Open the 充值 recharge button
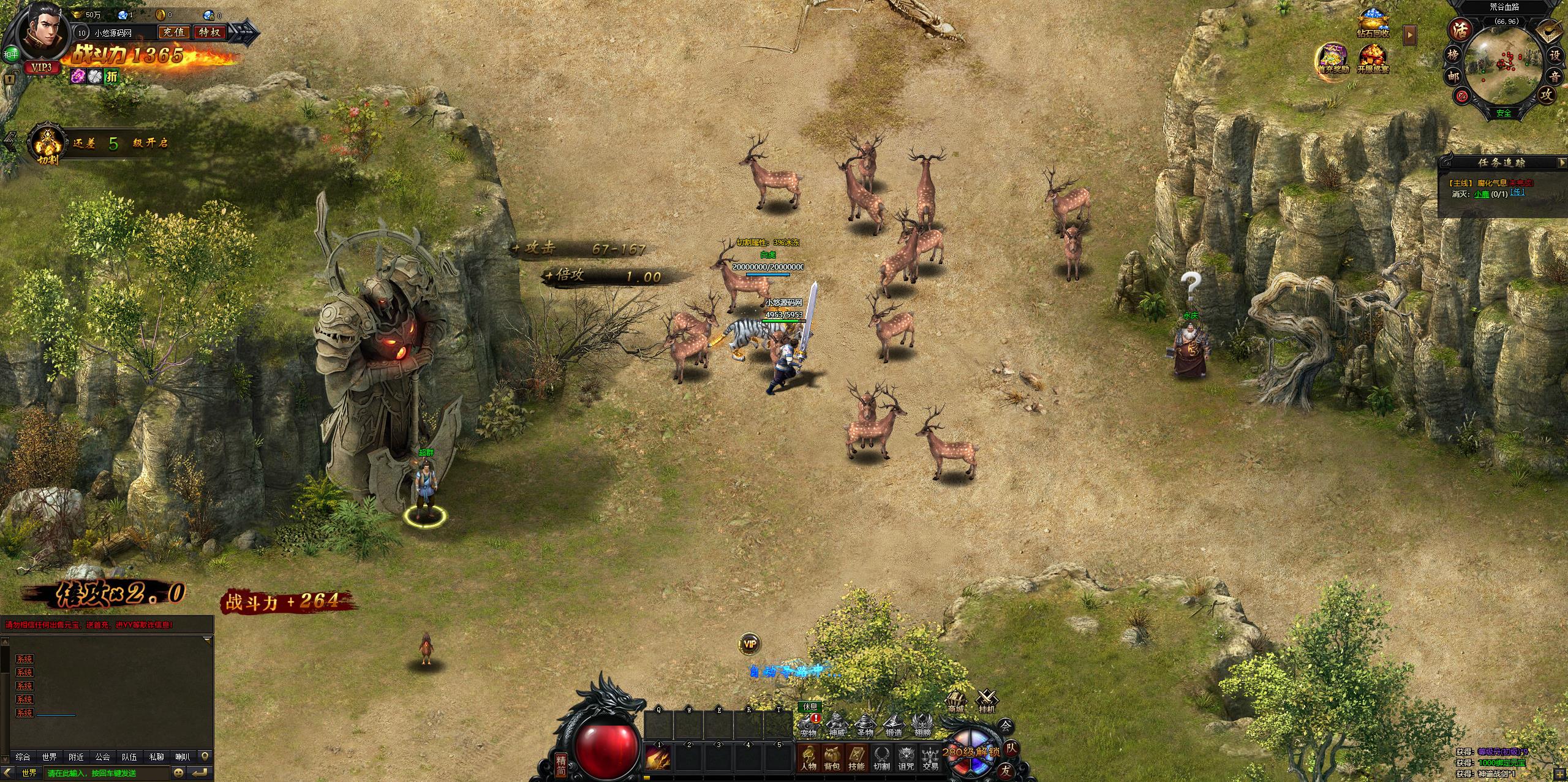 (x=173, y=32)
